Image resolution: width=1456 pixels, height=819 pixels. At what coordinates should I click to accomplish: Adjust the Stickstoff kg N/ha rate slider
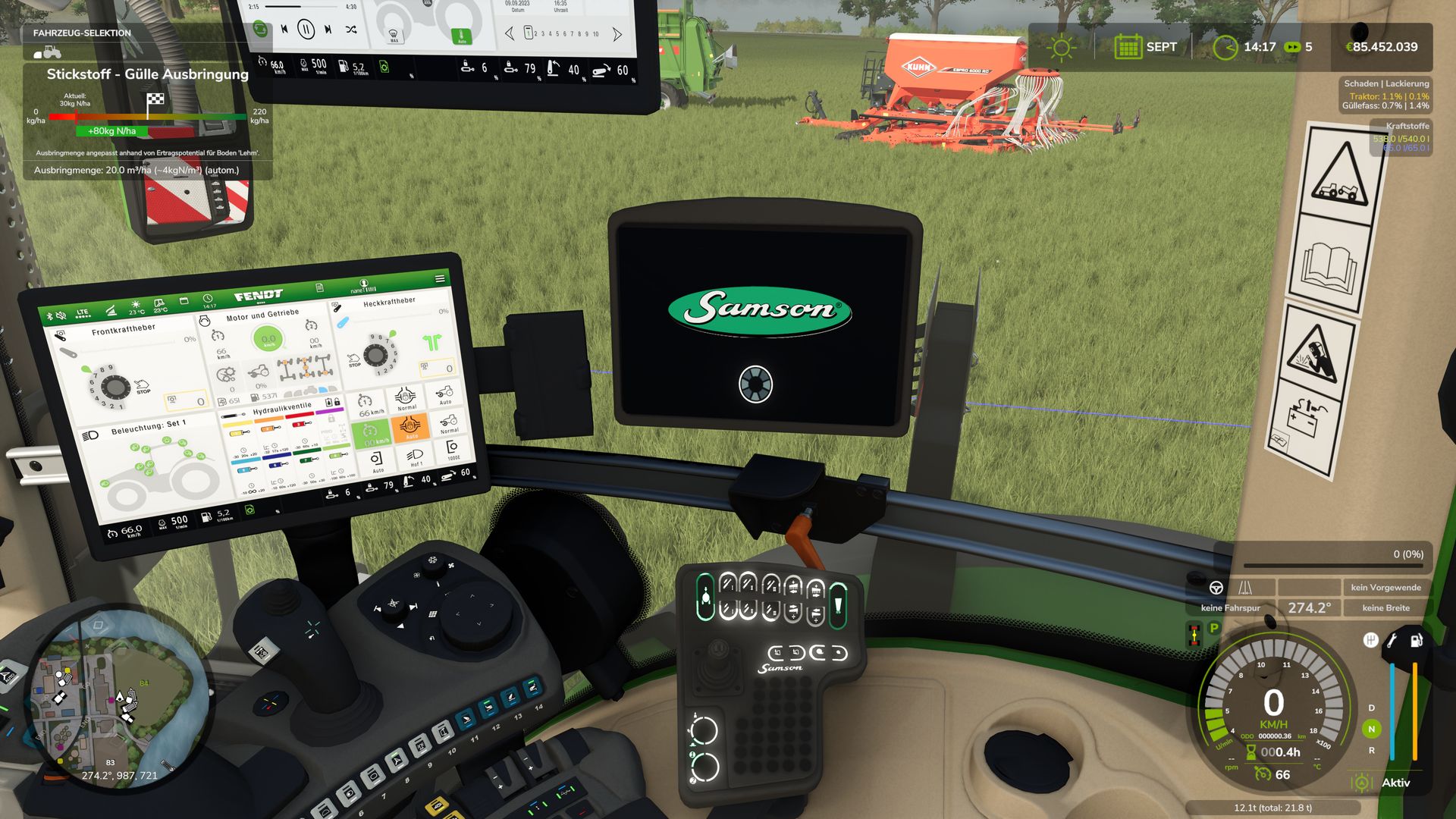pos(146,118)
